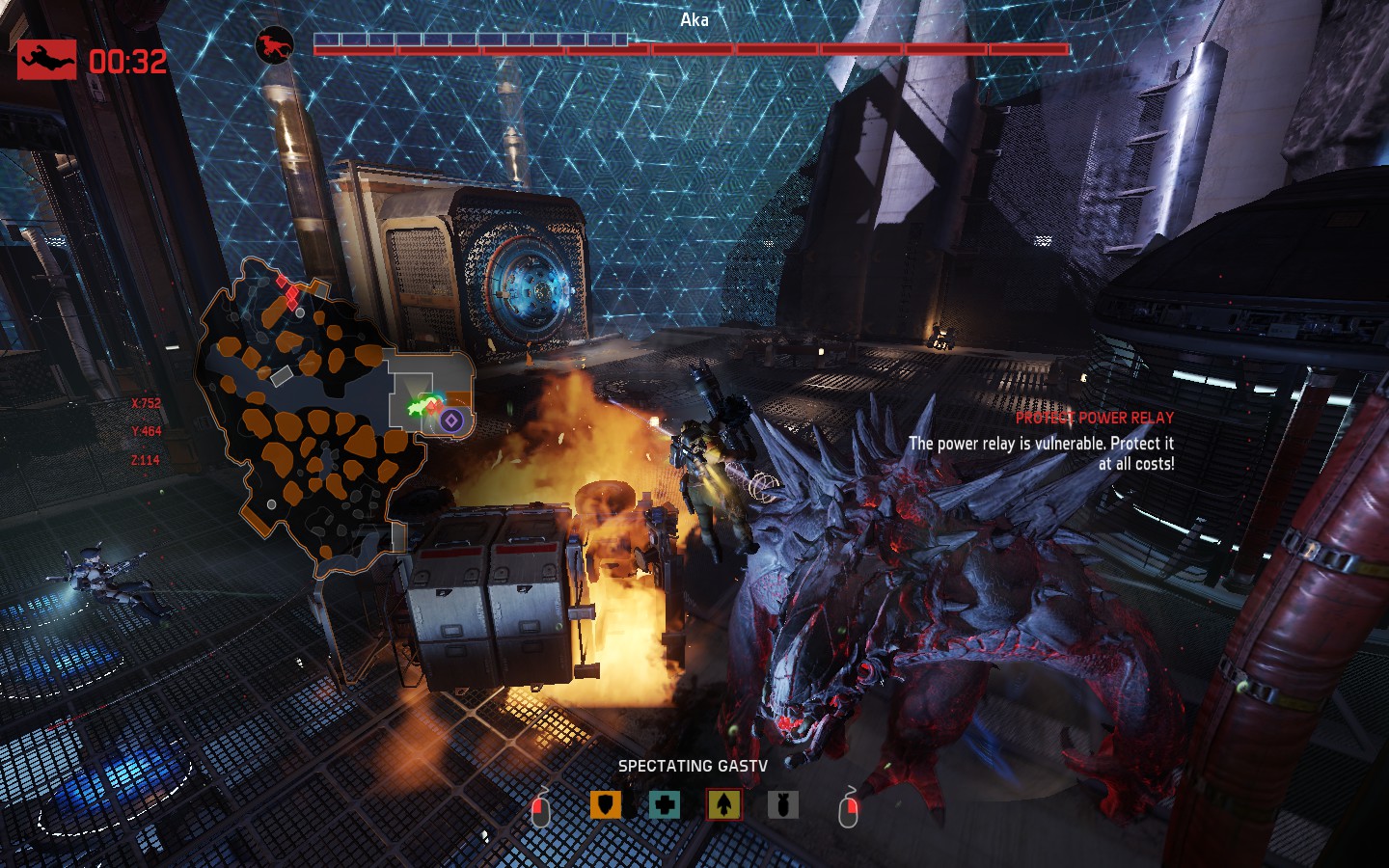Click the round monster portrait by Aka's bar
The image size is (1389, 868).
(x=274, y=45)
